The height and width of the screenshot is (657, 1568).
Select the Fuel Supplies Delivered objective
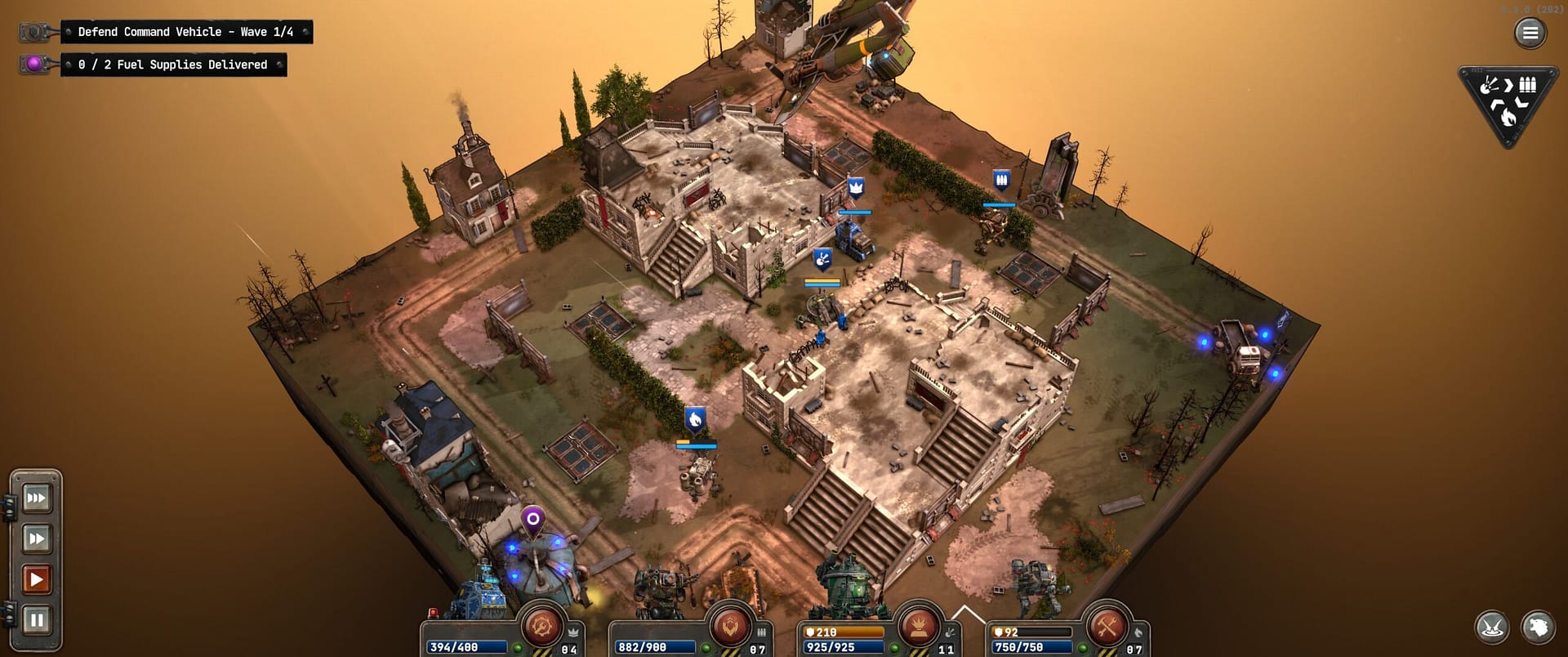click(x=172, y=65)
